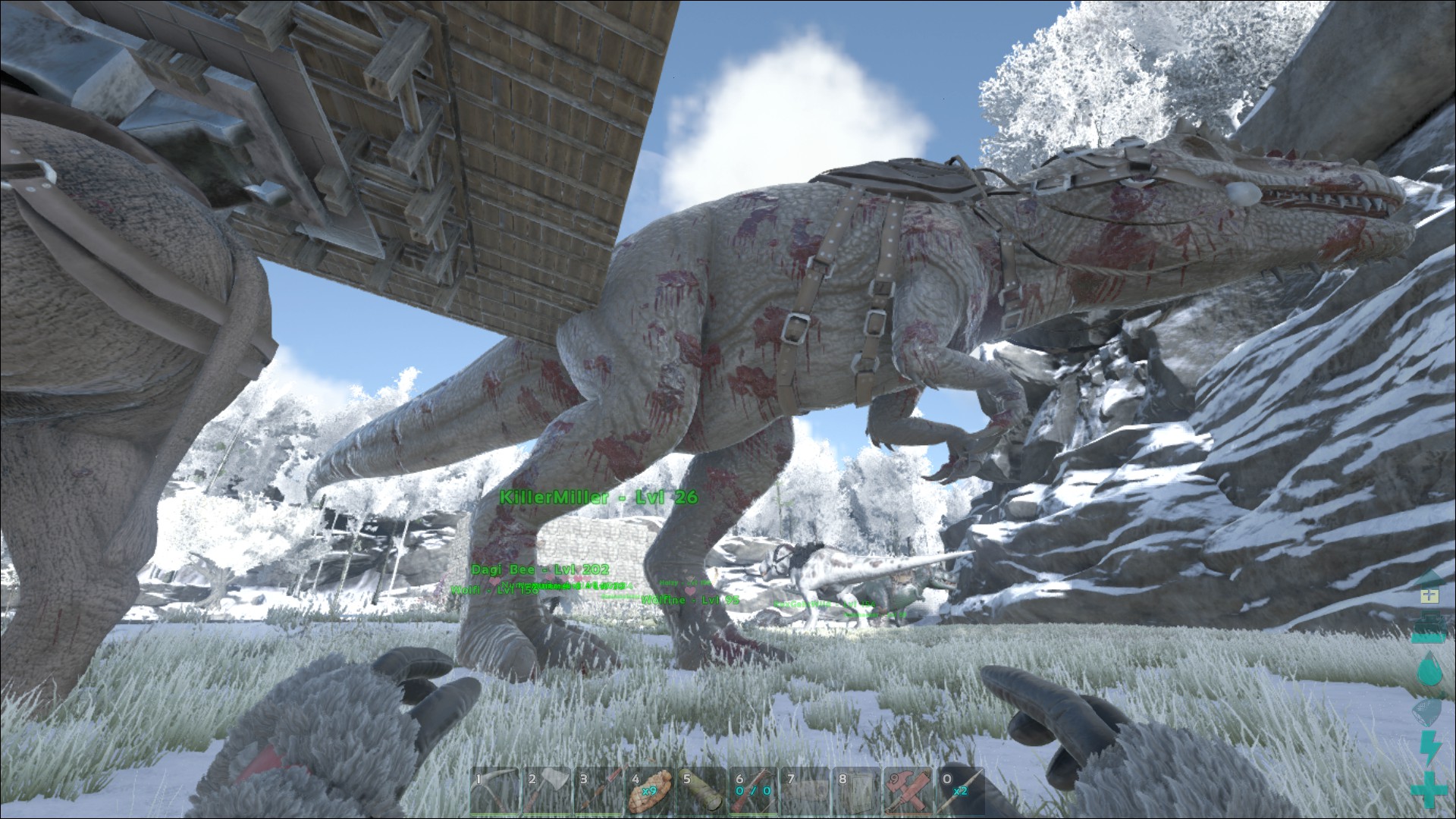Equip the rifle showing 0 / 0 ammo
This screenshot has height=819, width=1456.
[x=754, y=792]
